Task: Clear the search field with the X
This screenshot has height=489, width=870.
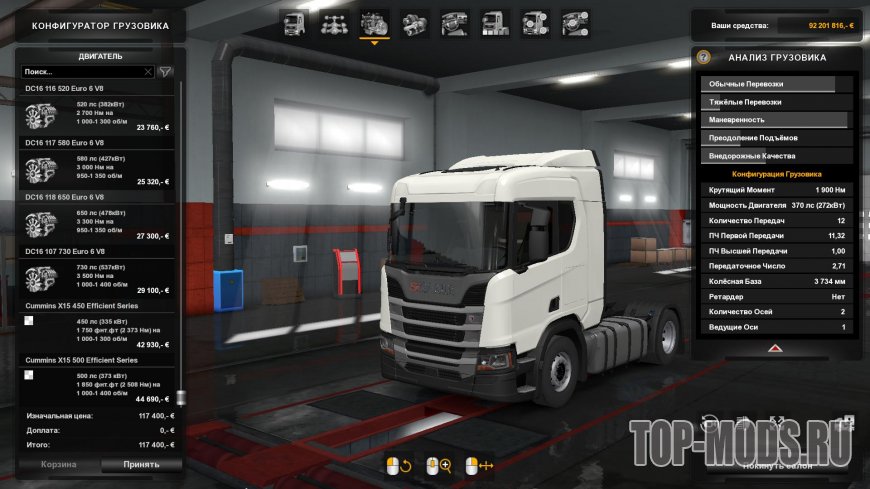Action: point(148,72)
